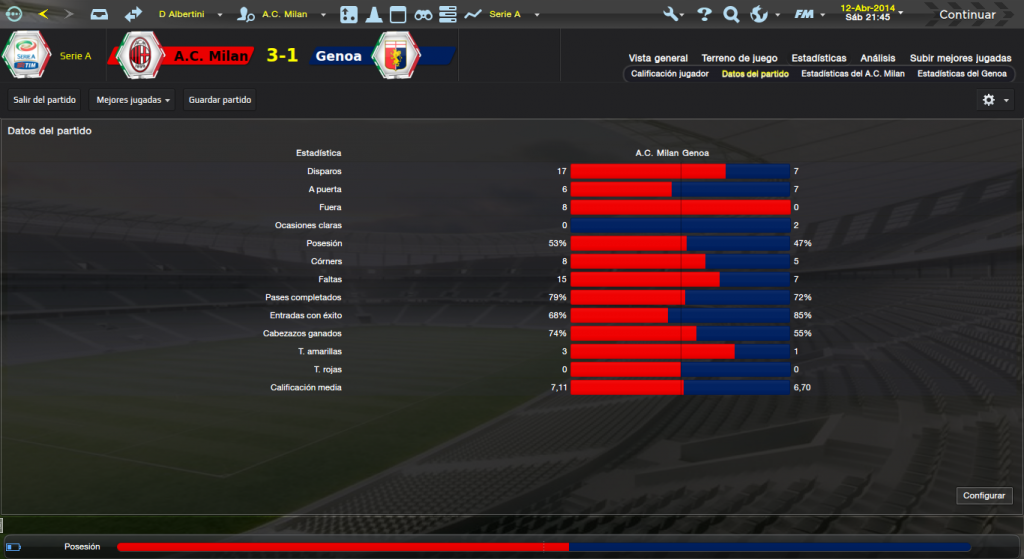Select Subir mejores jugadas

pyautogui.click(x=960, y=58)
